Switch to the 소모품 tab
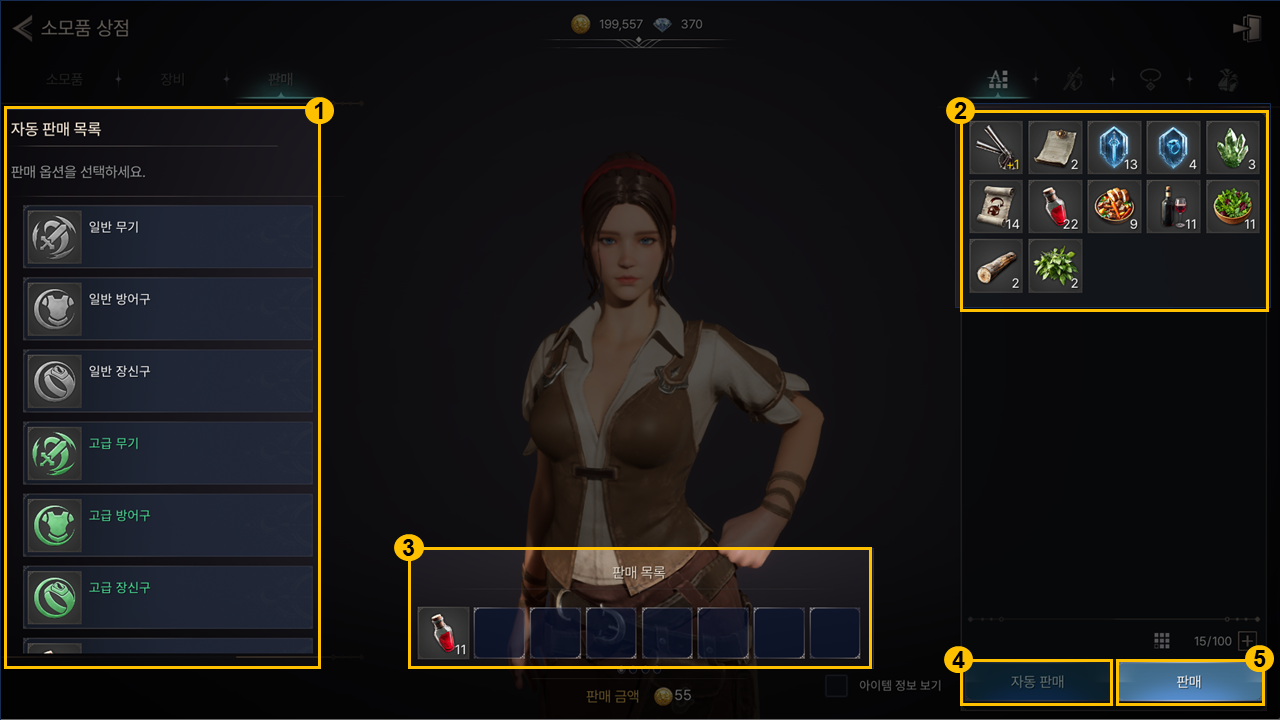The height and width of the screenshot is (720, 1280). pos(64,78)
